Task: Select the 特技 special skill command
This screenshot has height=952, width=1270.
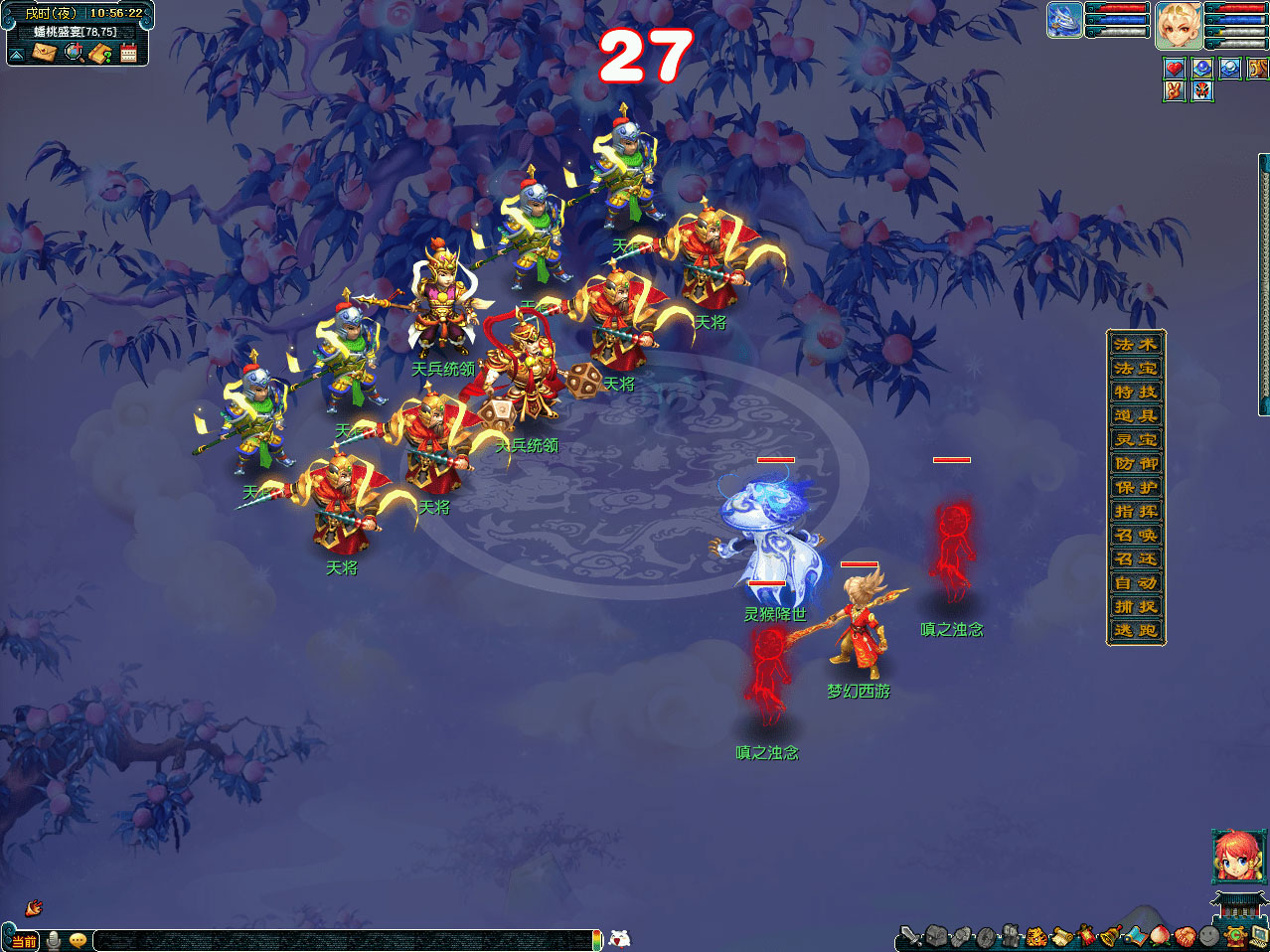Action: click(x=1136, y=392)
